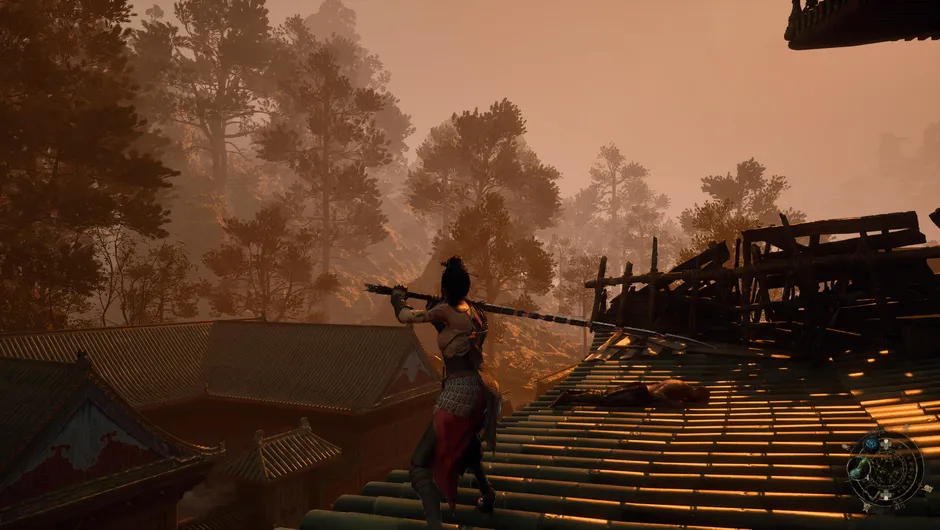This screenshot has height=530, width=940.
Task: Click the circular skill wheel's center
Action: coord(886,470)
